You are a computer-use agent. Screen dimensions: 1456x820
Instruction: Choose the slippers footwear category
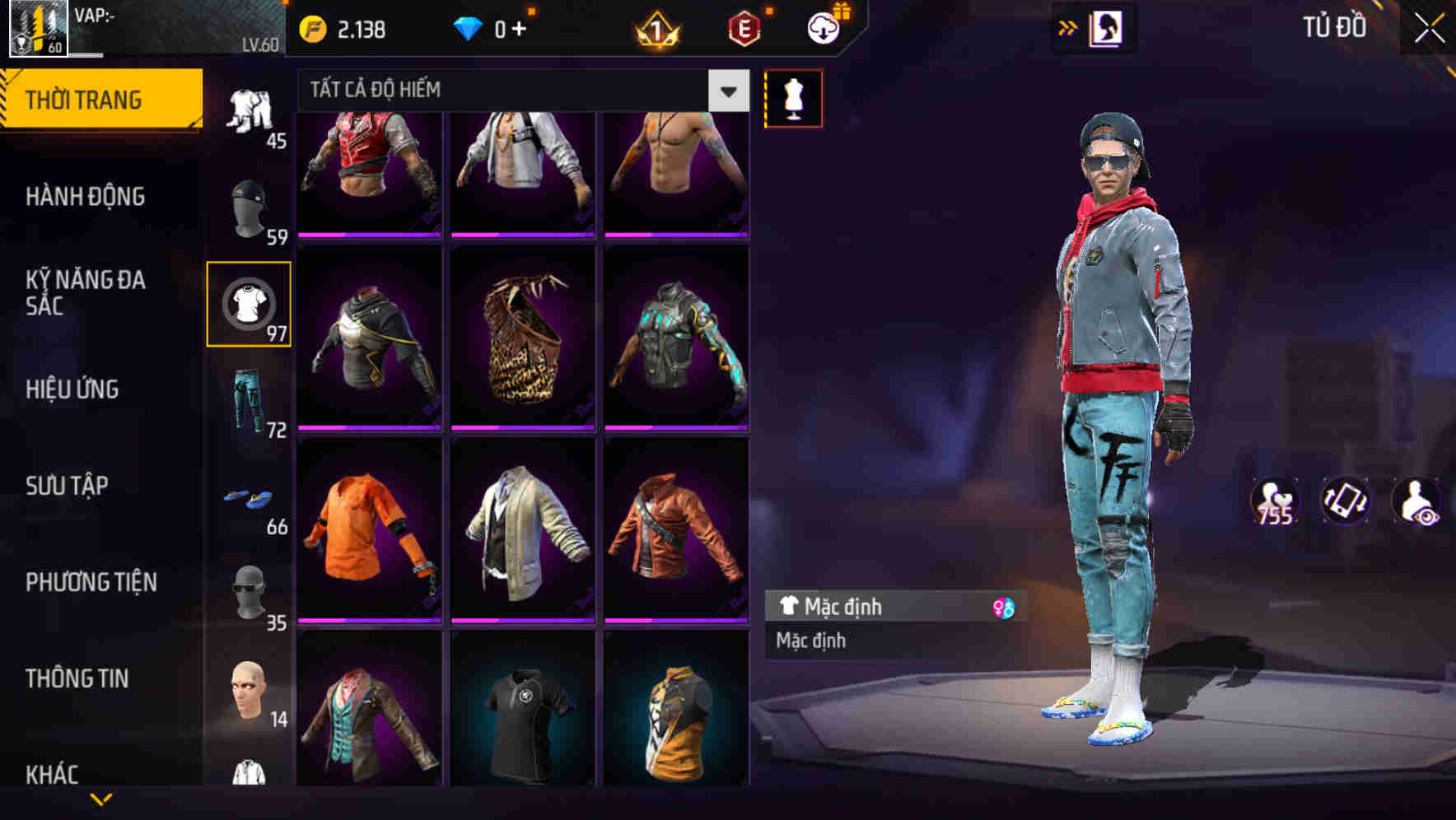pos(249,498)
